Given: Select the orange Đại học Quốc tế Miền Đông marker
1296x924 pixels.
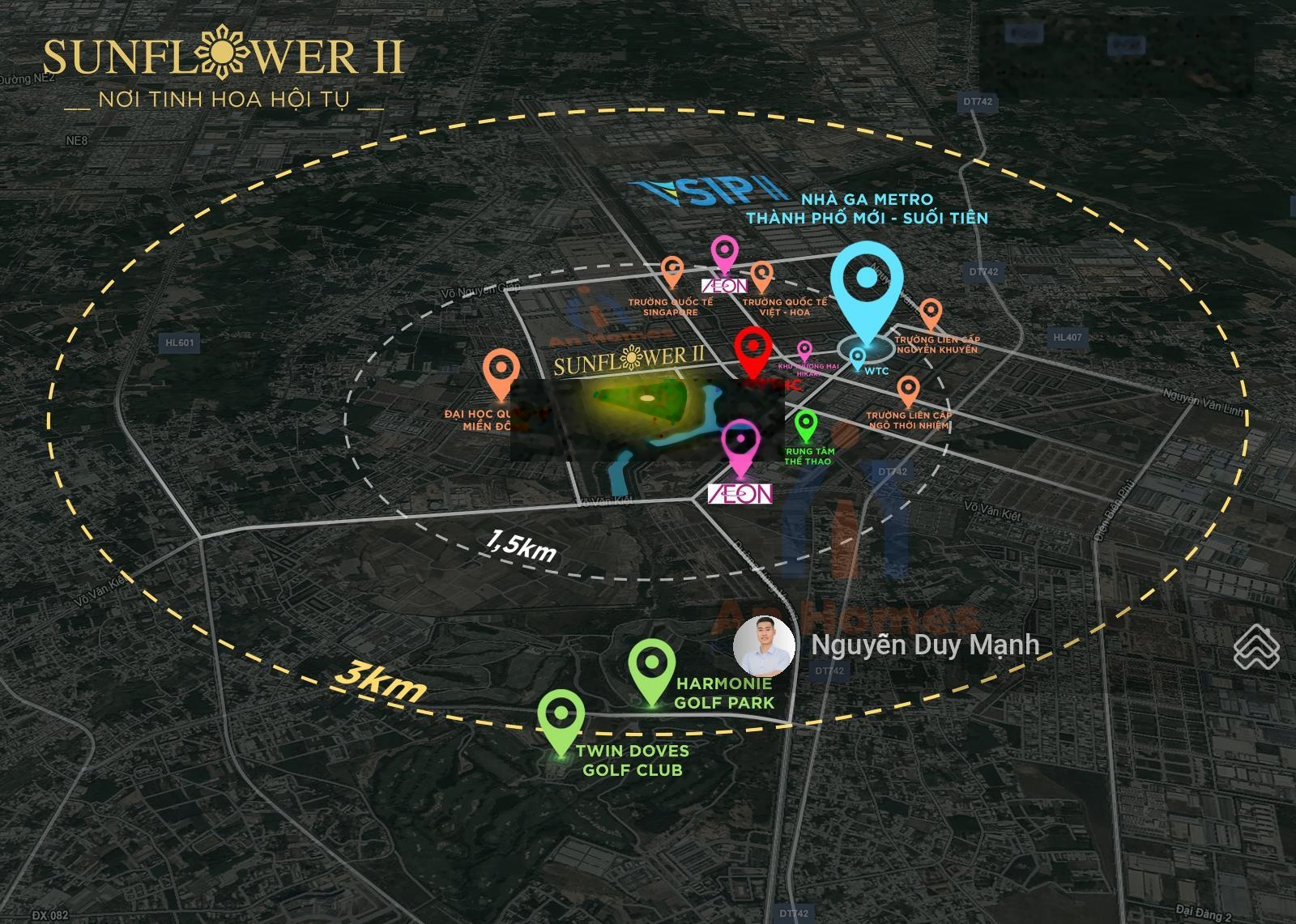Looking at the screenshot, I should tap(500, 369).
